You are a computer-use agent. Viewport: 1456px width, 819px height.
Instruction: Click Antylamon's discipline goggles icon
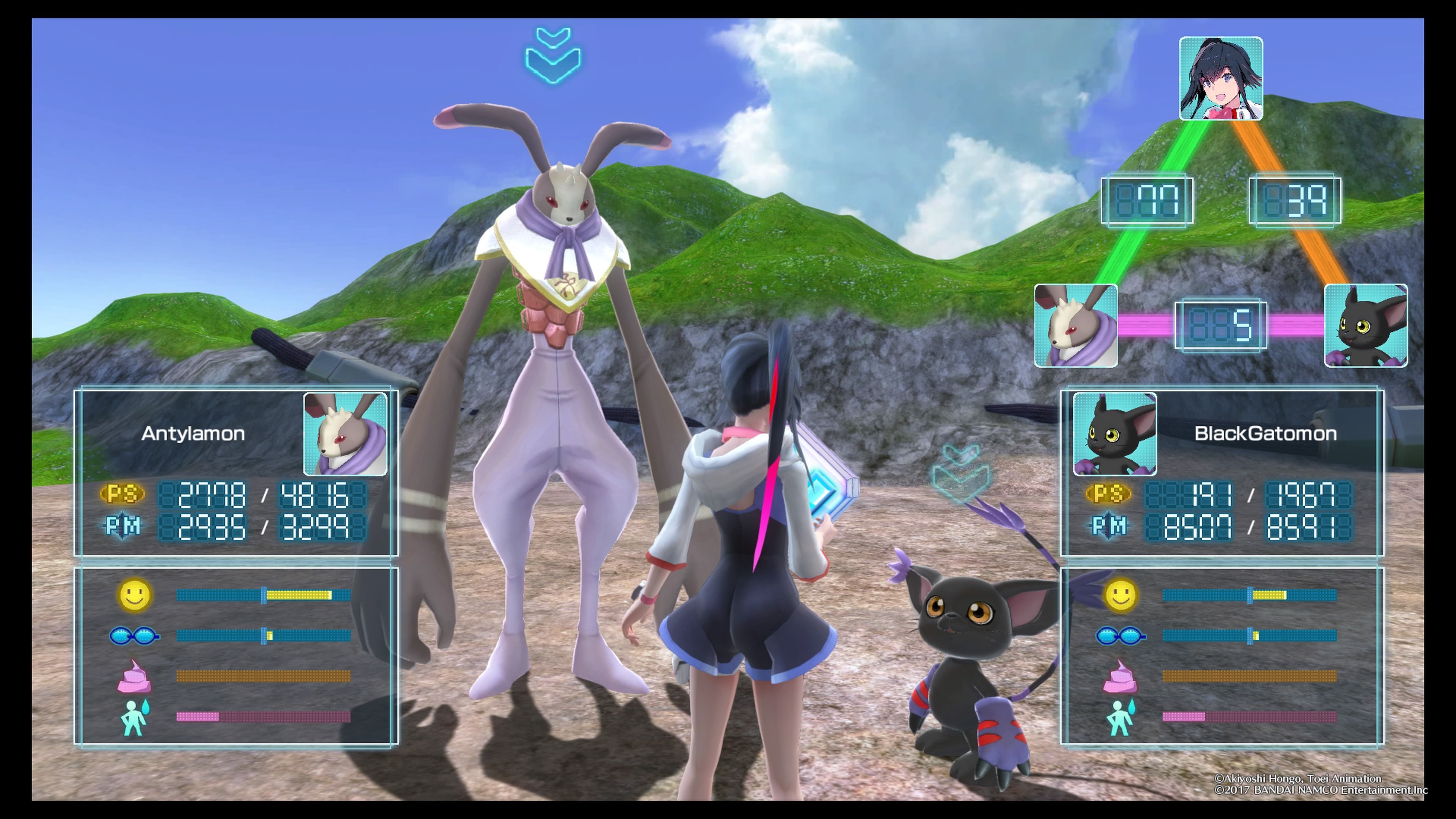[134, 636]
